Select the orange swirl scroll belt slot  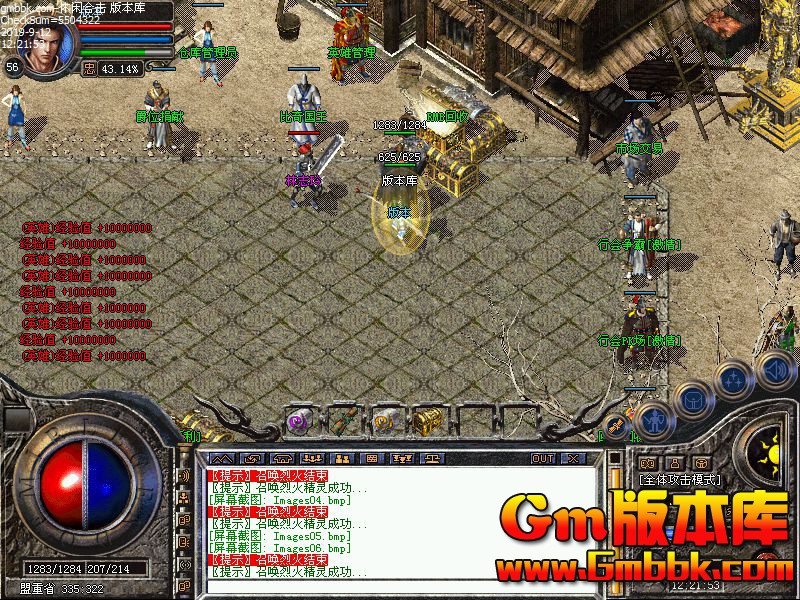(386, 421)
